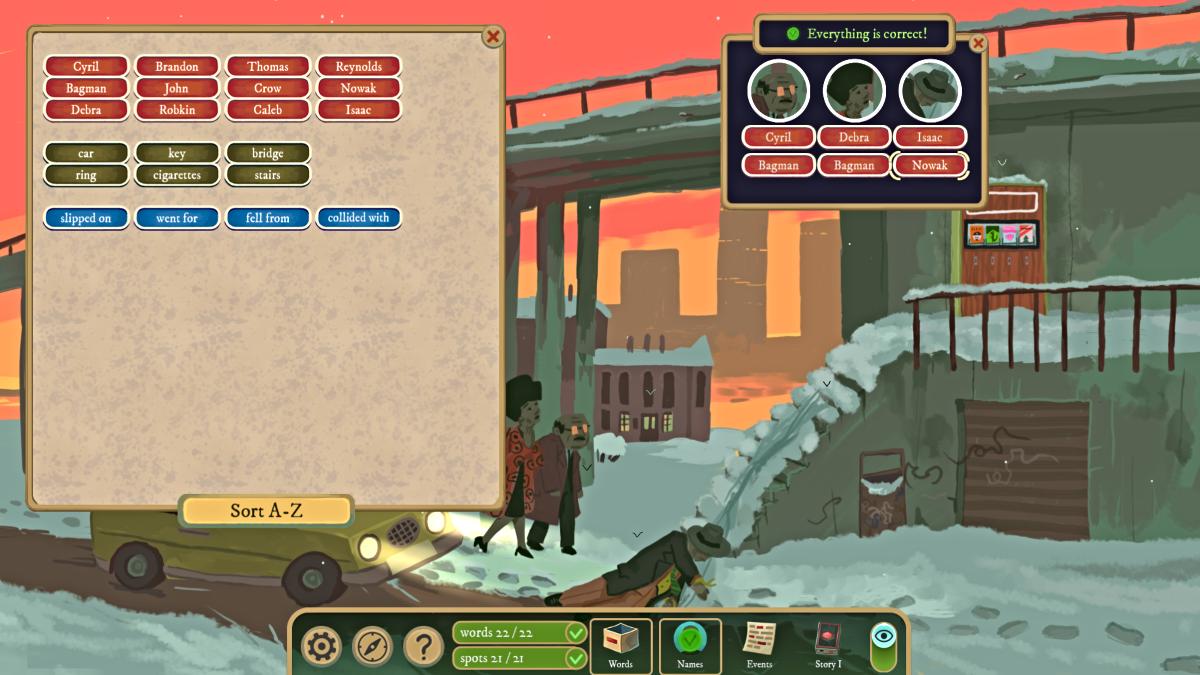Click Debra's first name slot
This screenshot has height=675, width=1200.
(854, 138)
